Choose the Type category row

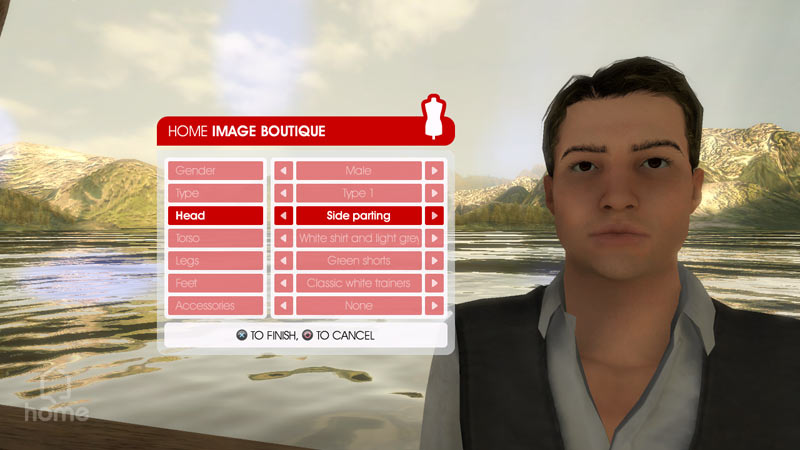215,193
